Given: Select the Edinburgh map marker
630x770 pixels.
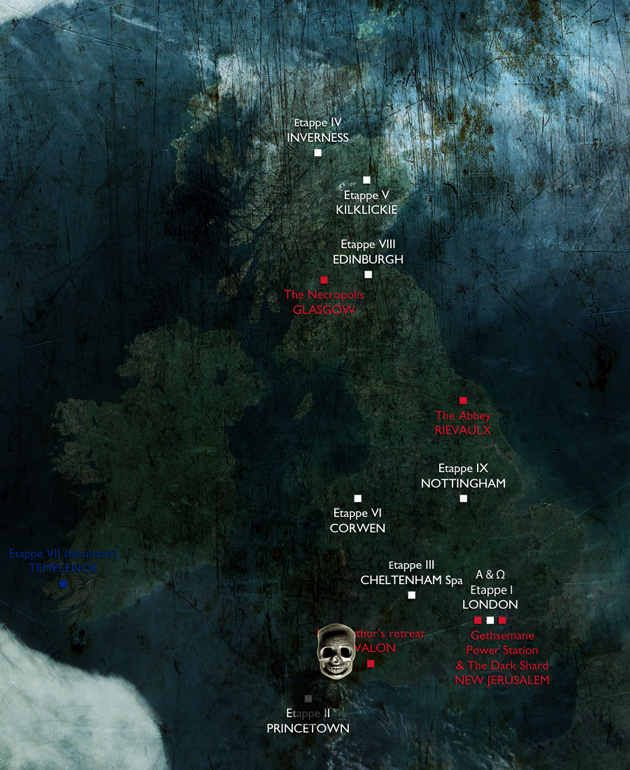Looking at the screenshot, I should point(368,274).
